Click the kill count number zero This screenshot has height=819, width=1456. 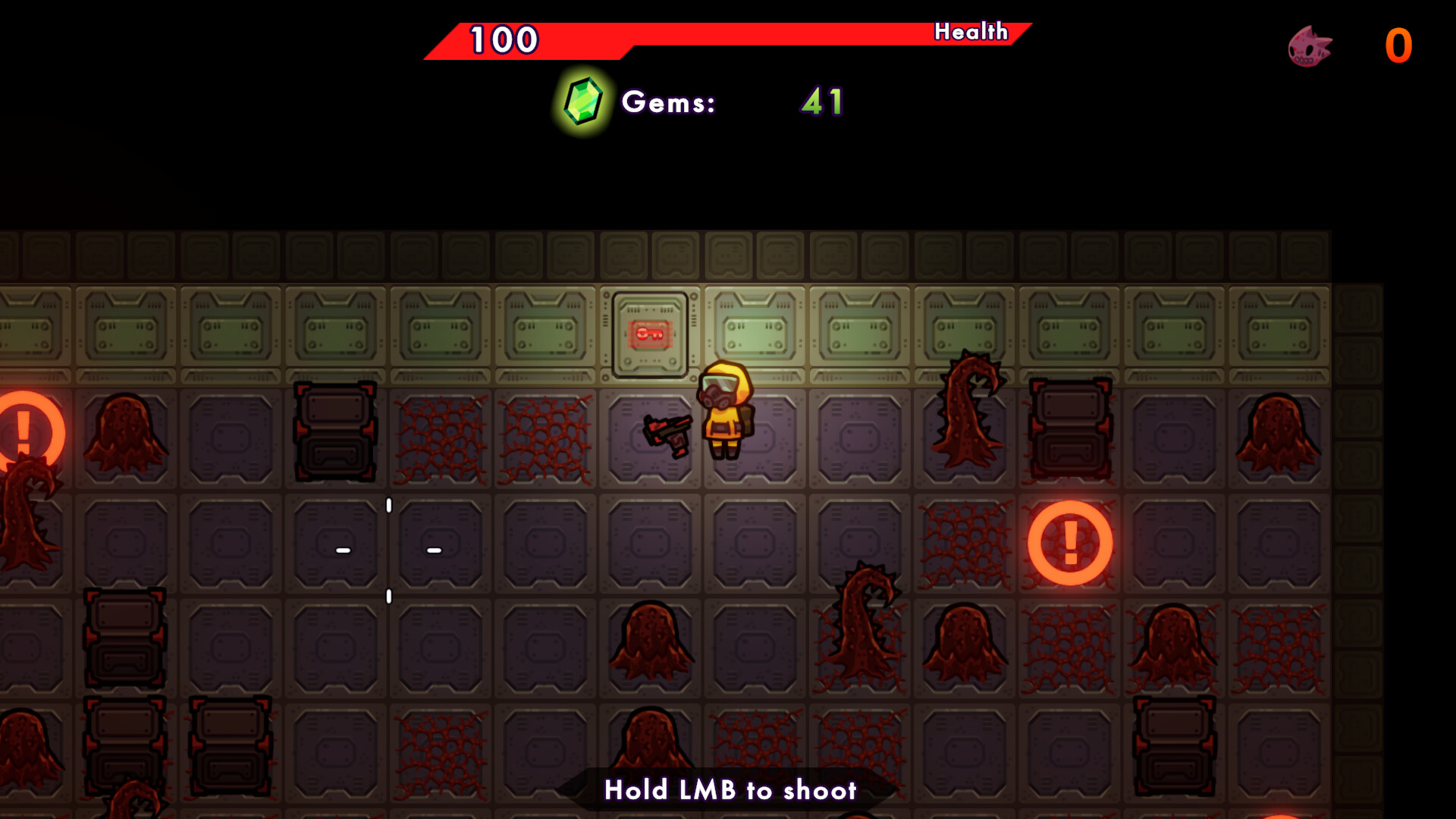coord(1397,45)
